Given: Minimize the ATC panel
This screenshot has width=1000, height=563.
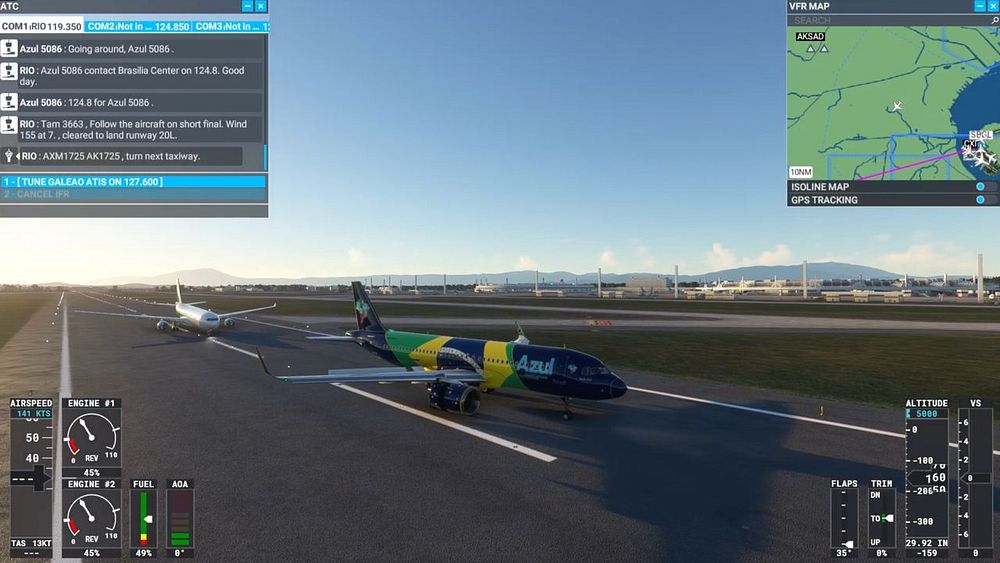Looking at the screenshot, I should click(248, 6).
